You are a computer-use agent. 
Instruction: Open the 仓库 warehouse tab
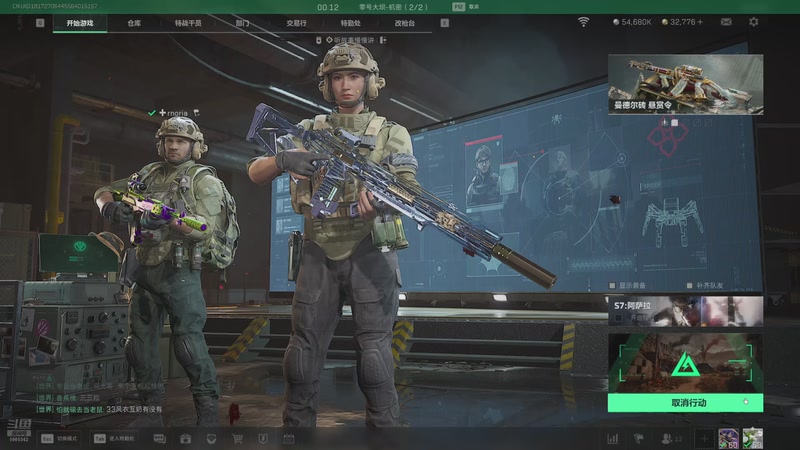(134, 22)
